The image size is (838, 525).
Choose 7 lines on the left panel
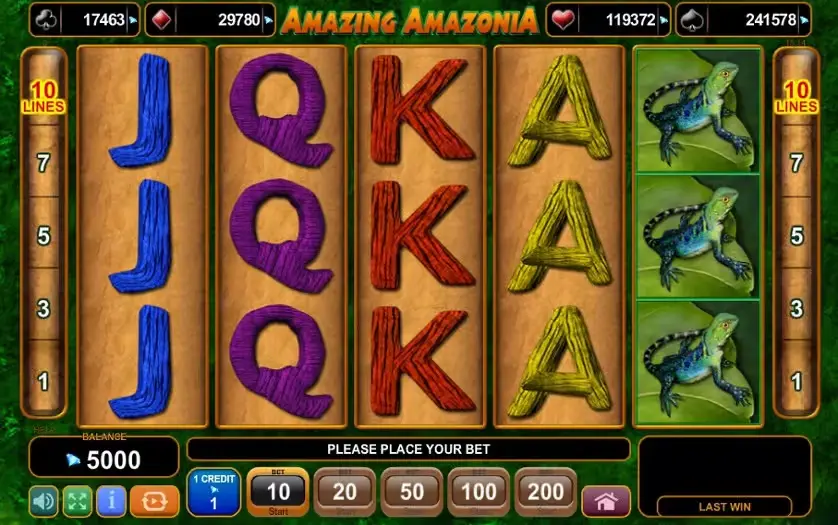(43, 163)
